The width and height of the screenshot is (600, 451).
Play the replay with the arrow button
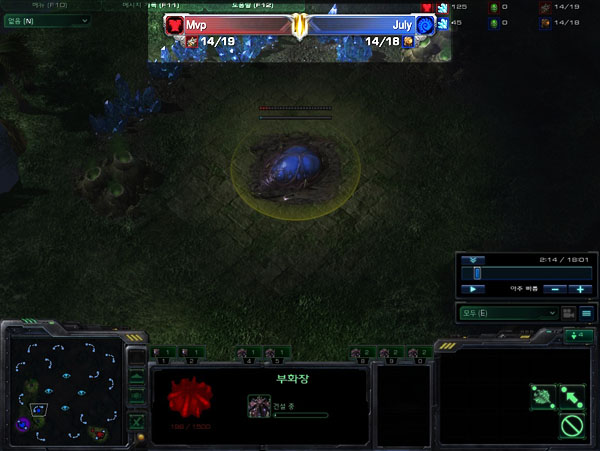(472, 289)
